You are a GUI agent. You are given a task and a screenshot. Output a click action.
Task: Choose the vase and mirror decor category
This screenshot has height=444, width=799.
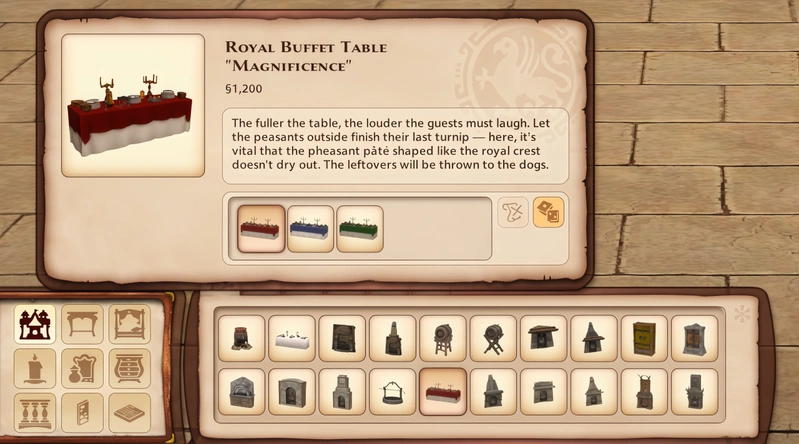click(x=83, y=368)
